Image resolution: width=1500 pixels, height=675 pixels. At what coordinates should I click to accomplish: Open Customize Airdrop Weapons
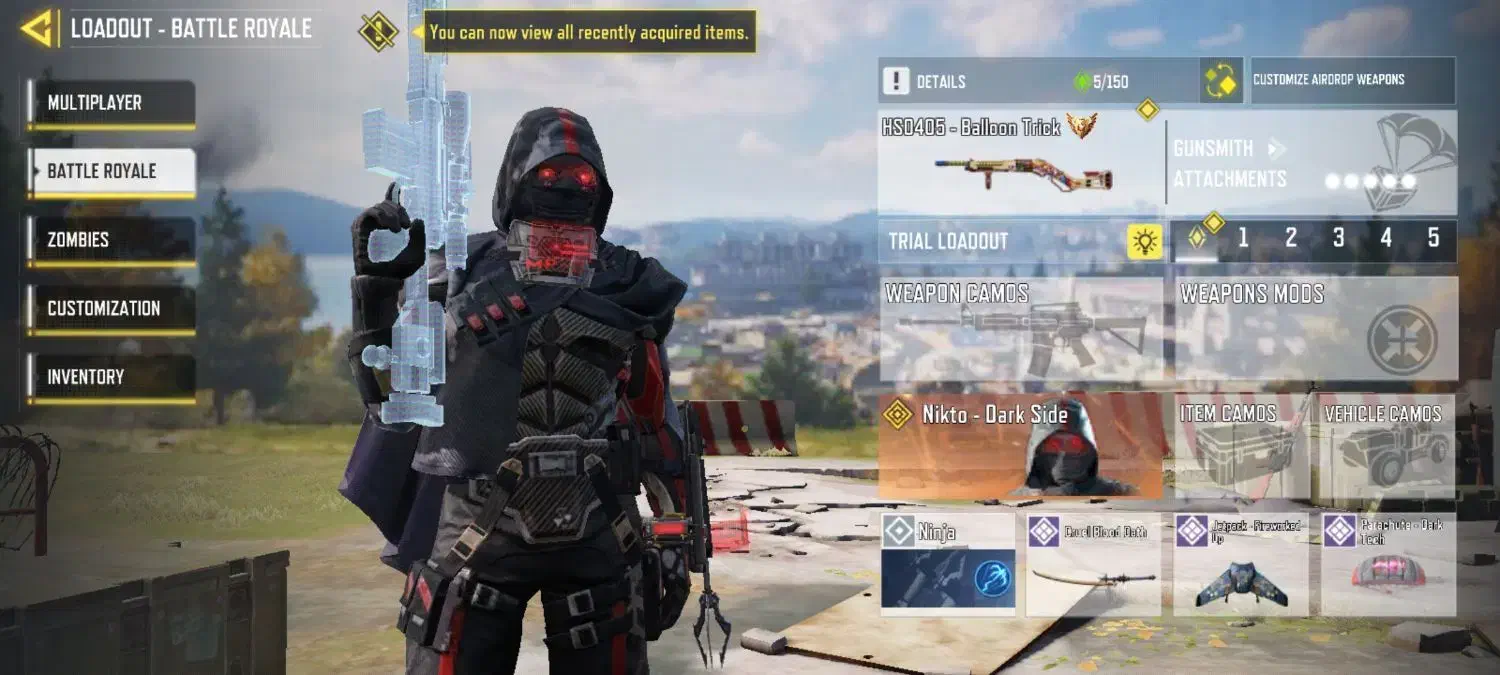(1353, 80)
